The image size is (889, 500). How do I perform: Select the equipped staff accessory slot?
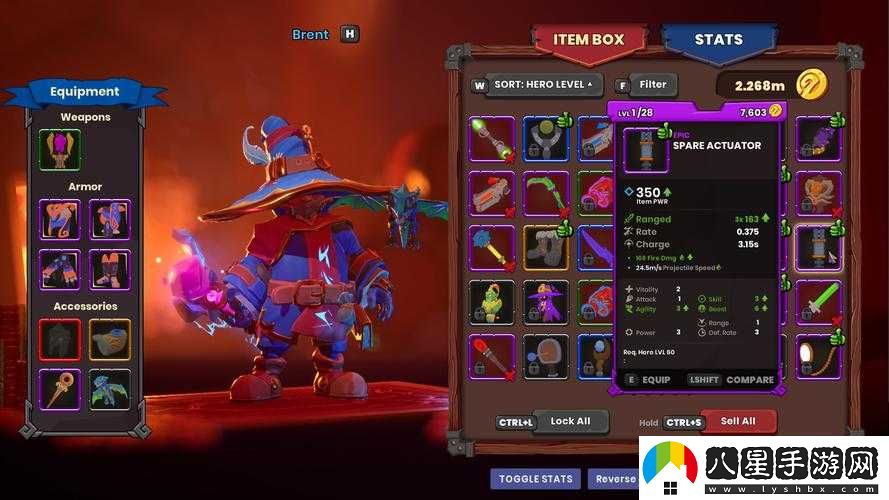pyautogui.click(x=59, y=389)
